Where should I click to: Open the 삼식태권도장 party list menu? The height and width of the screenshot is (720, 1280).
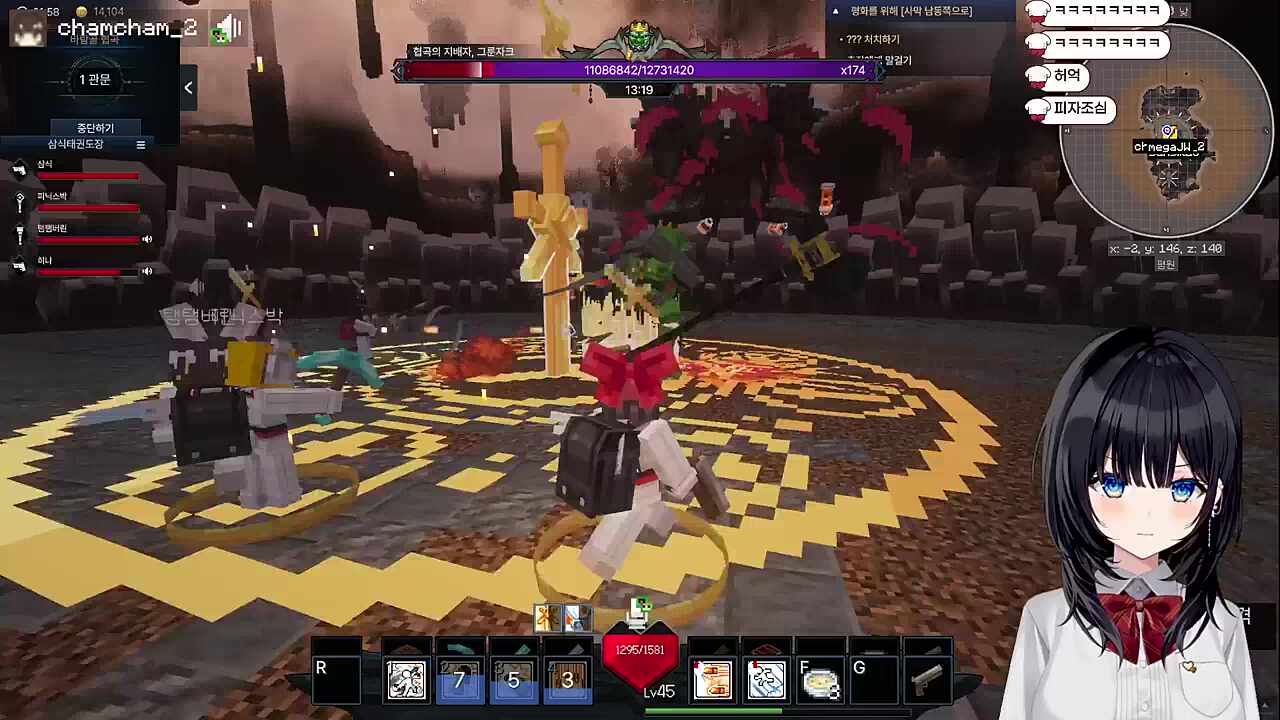(x=141, y=145)
